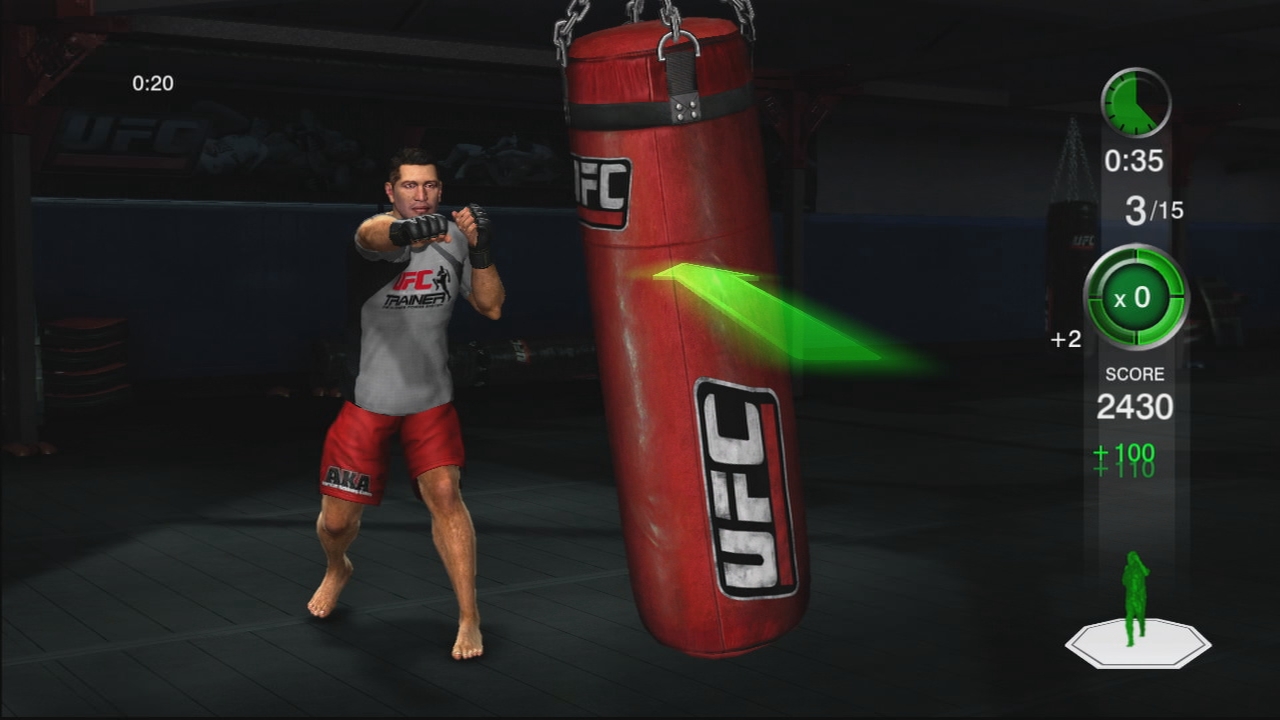Toggle the +2 bonus indicator

click(x=1066, y=340)
